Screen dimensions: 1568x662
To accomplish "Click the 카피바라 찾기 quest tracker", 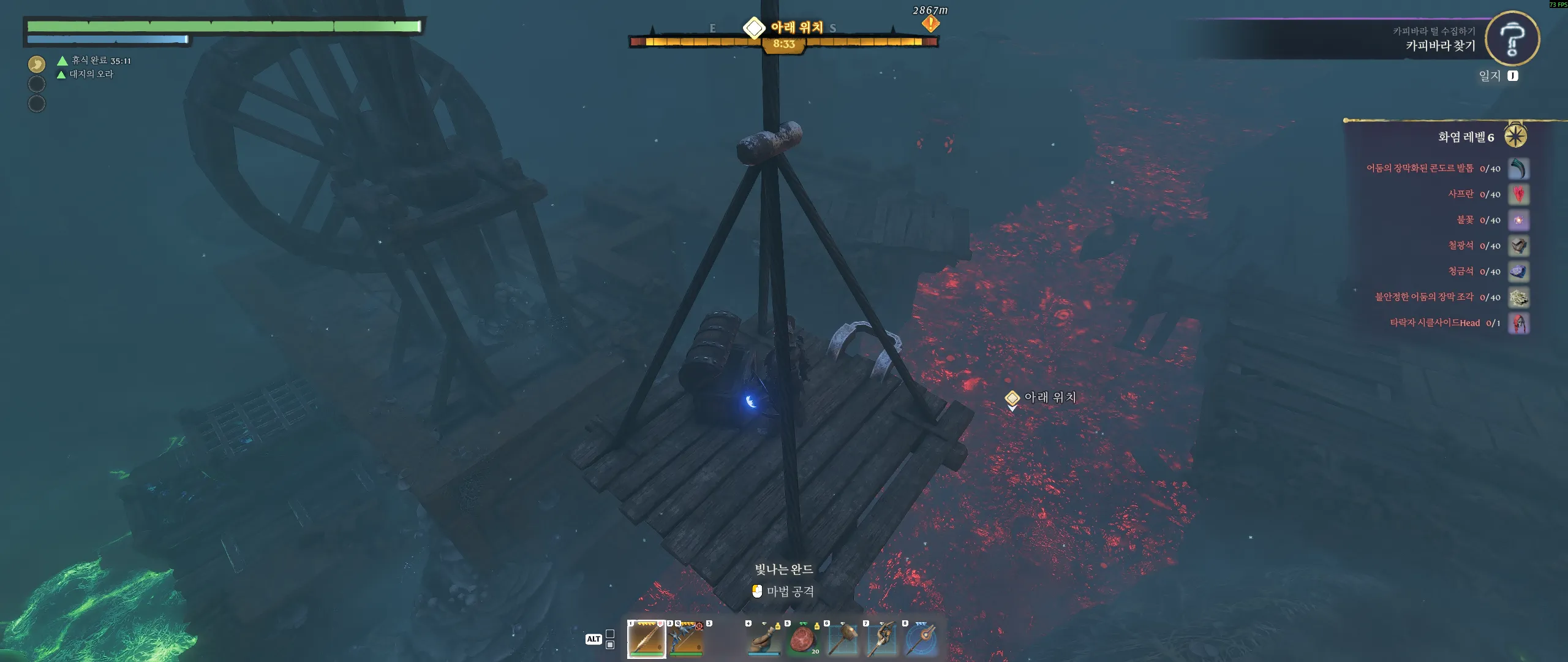I will click(1440, 45).
